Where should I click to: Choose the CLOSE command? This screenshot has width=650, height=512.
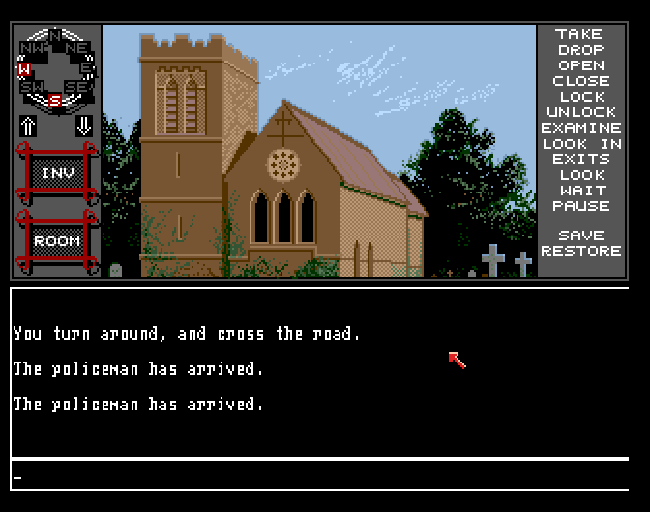pos(581,81)
